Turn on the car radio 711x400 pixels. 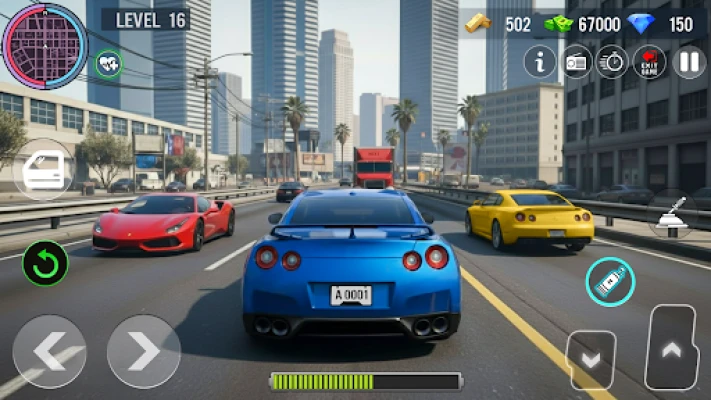(577, 62)
